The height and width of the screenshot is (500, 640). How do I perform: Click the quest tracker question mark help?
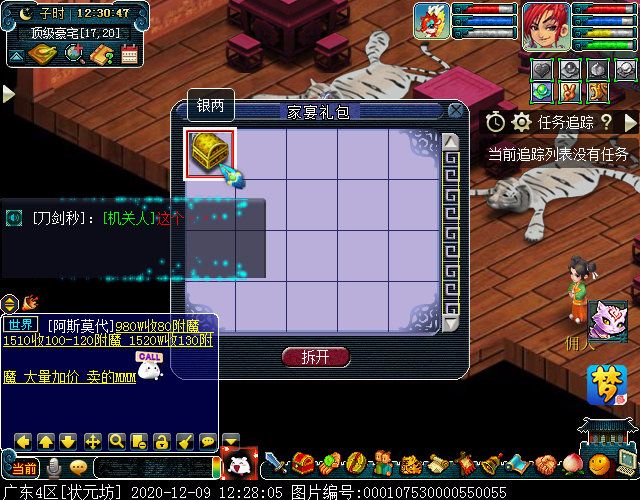pos(606,122)
